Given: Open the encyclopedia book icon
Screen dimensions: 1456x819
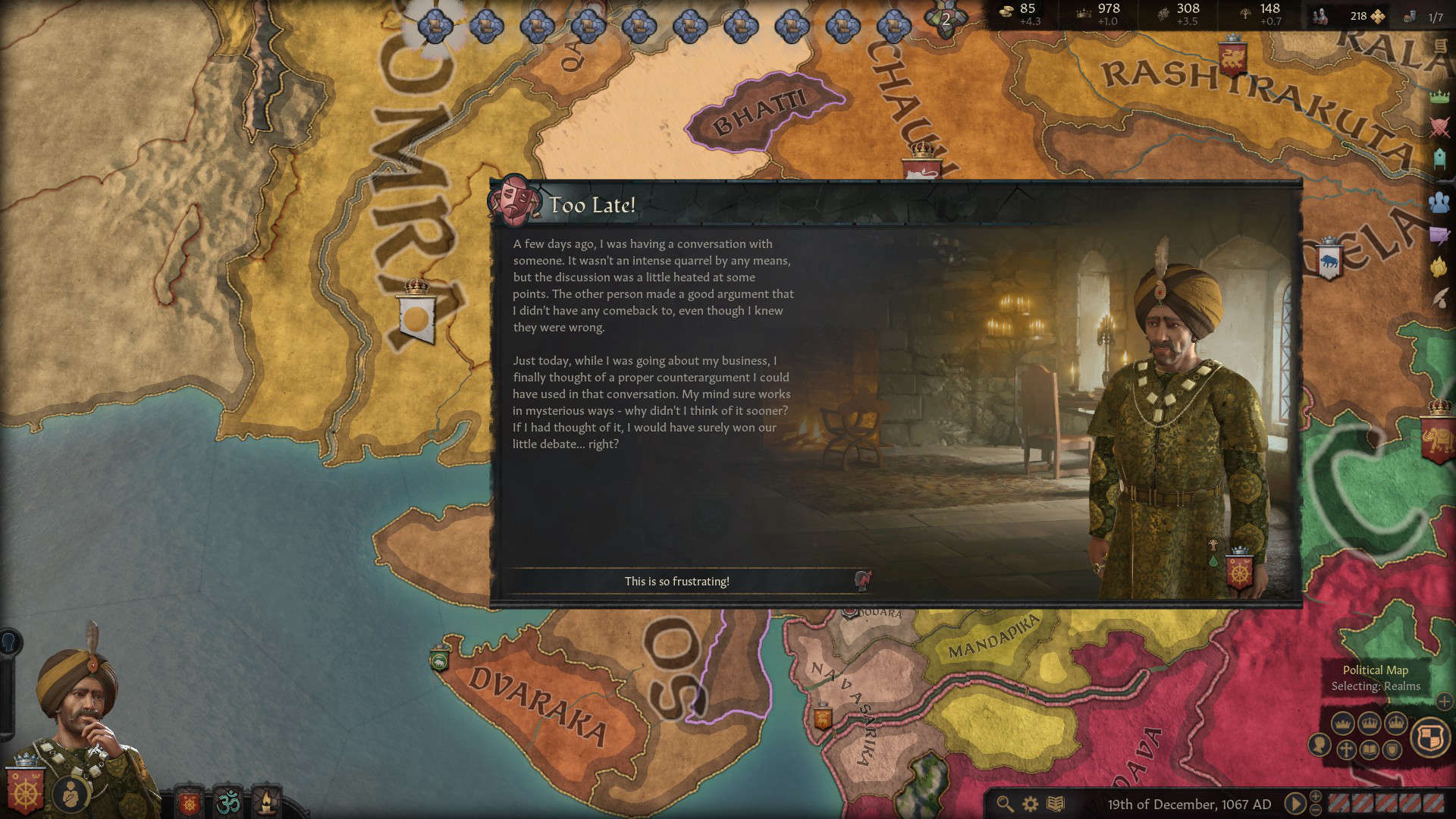Looking at the screenshot, I should click(1056, 804).
